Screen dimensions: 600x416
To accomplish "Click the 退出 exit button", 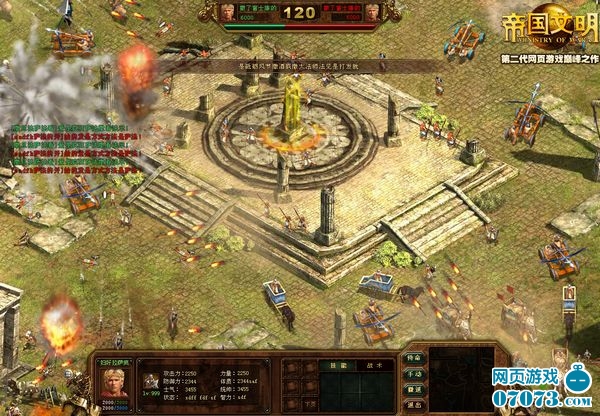I will coord(413,404).
